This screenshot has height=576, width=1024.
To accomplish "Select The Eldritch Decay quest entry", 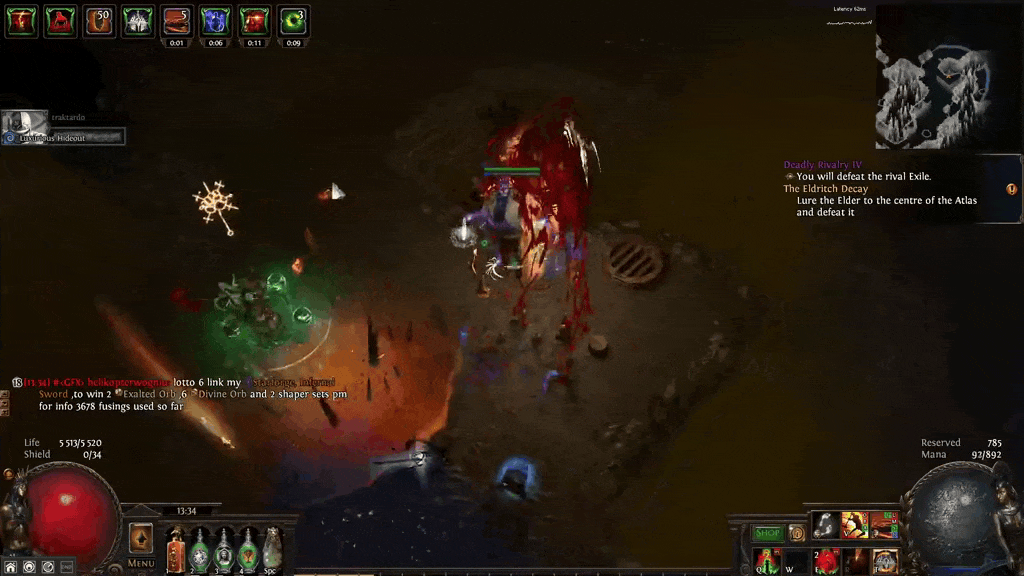I will pos(826,189).
